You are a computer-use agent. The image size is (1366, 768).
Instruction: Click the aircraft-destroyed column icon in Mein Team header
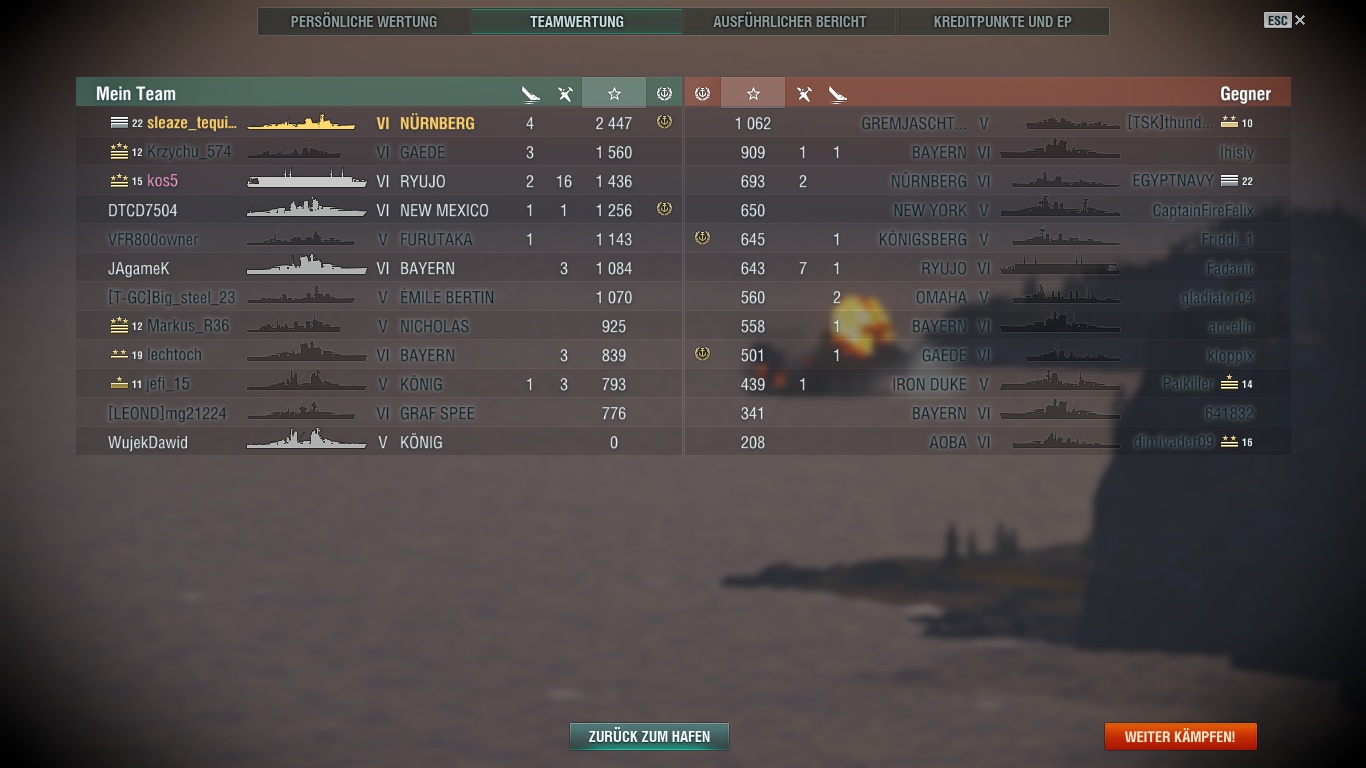(565, 92)
